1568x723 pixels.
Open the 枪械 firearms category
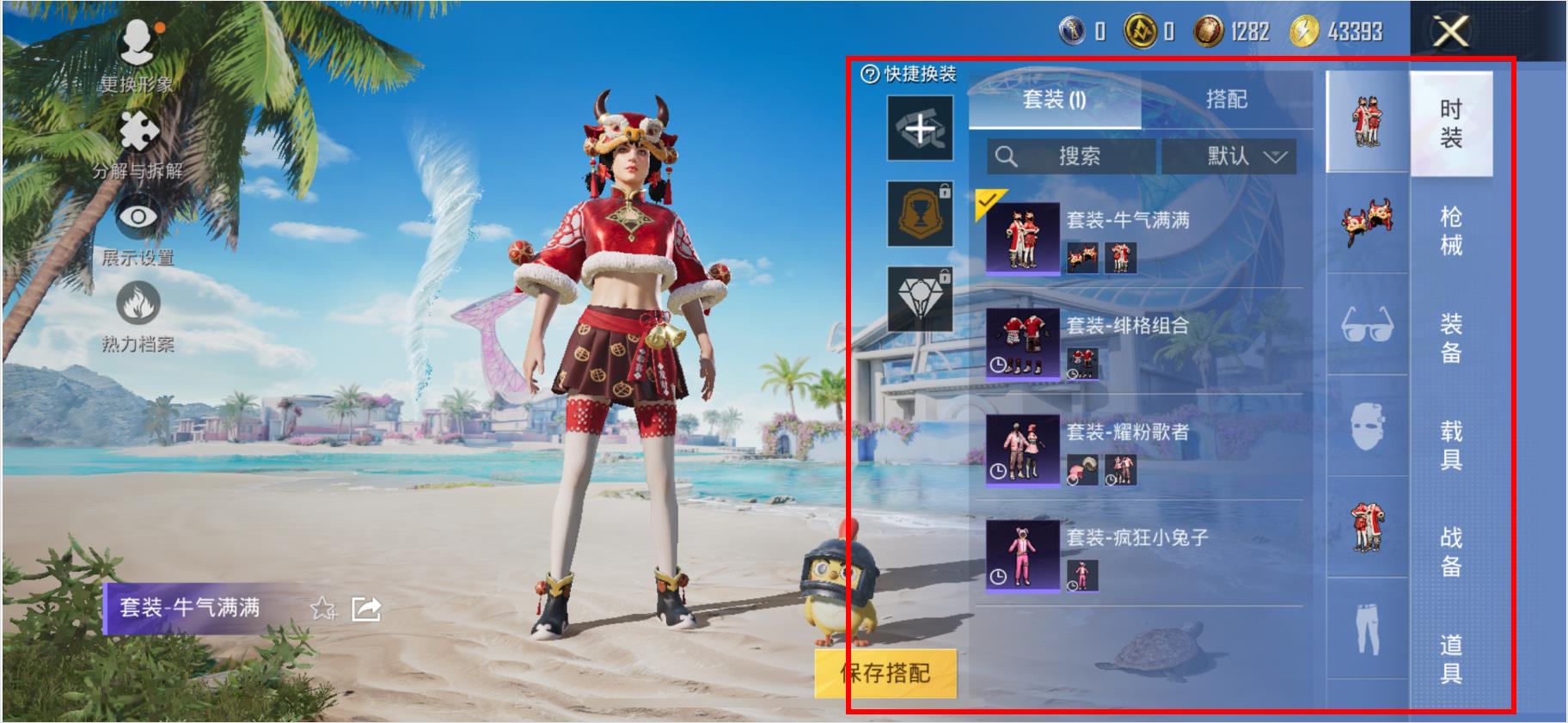(1451, 230)
